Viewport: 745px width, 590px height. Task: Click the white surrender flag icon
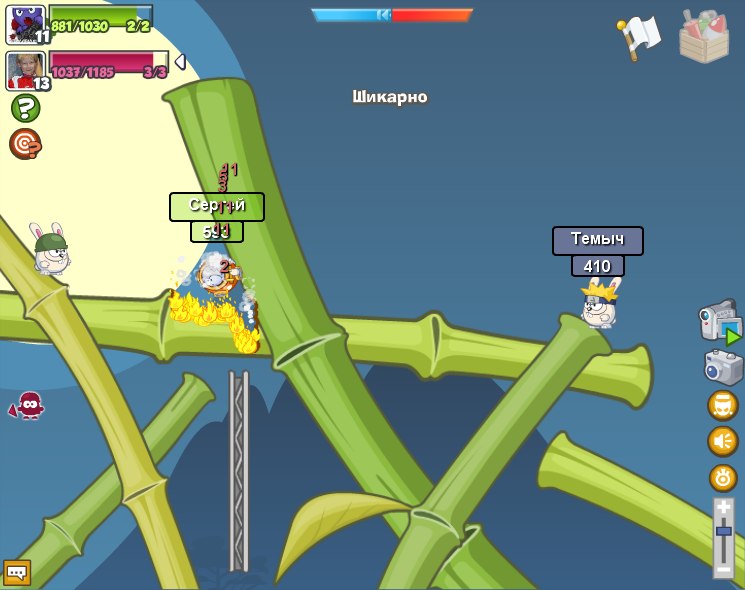pyautogui.click(x=639, y=37)
